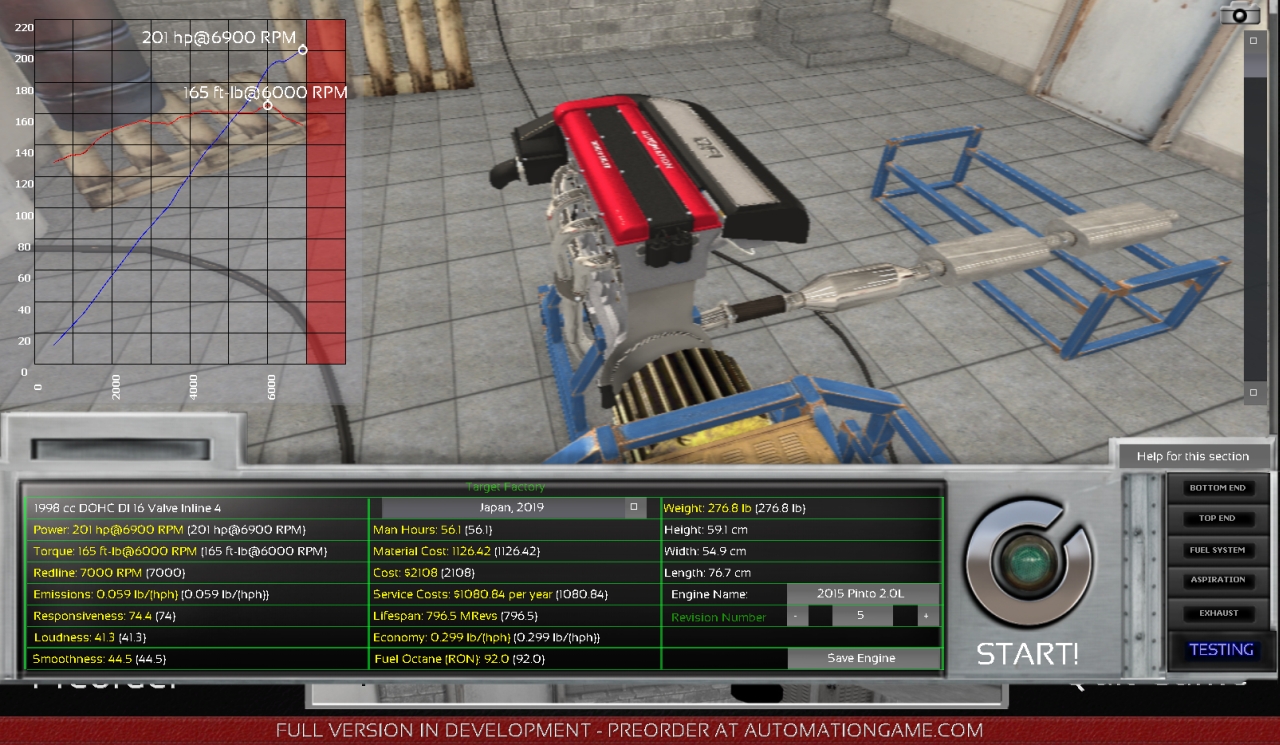The width and height of the screenshot is (1280, 745).
Task: Capture a screenshot with the camera icon
Action: tap(1240, 16)
